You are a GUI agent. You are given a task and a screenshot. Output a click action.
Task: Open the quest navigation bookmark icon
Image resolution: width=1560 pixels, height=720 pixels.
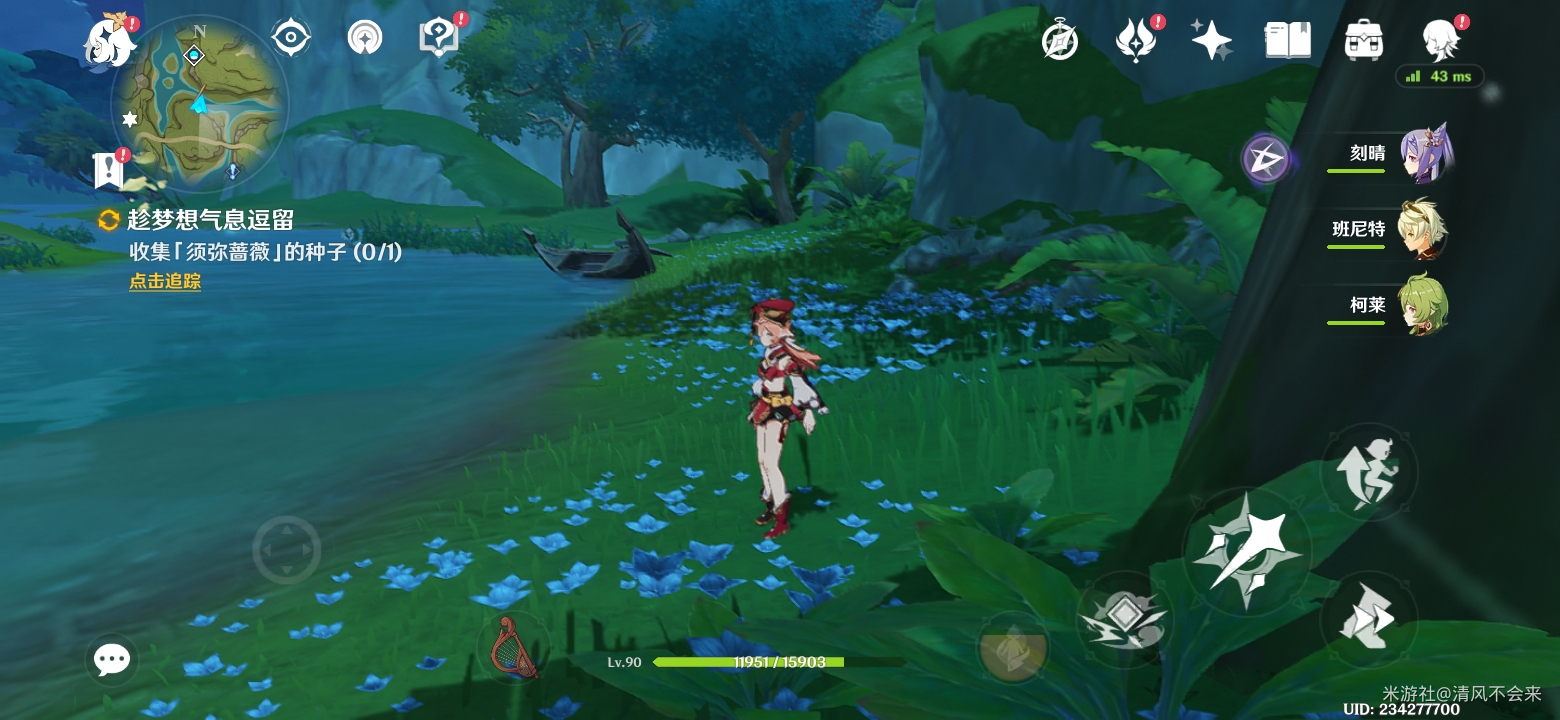108,171
